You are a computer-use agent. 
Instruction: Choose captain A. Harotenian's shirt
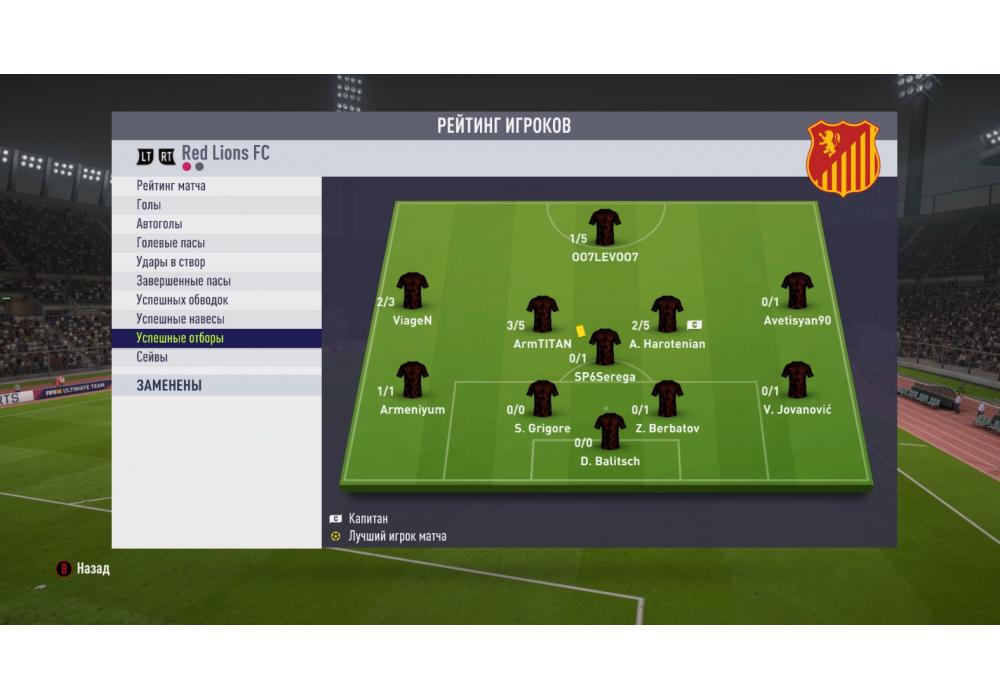click(667, 314)
